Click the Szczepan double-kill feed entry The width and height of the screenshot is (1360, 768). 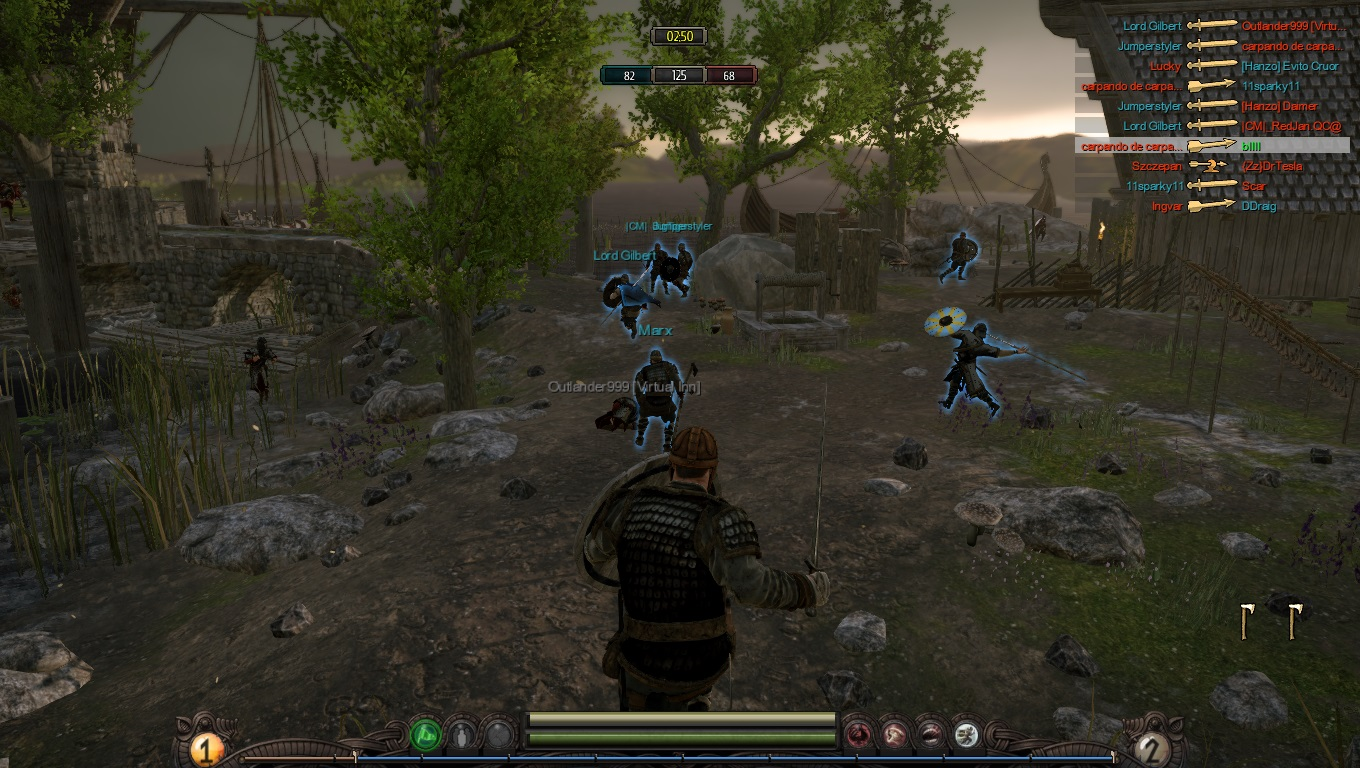pos(1212,166)
